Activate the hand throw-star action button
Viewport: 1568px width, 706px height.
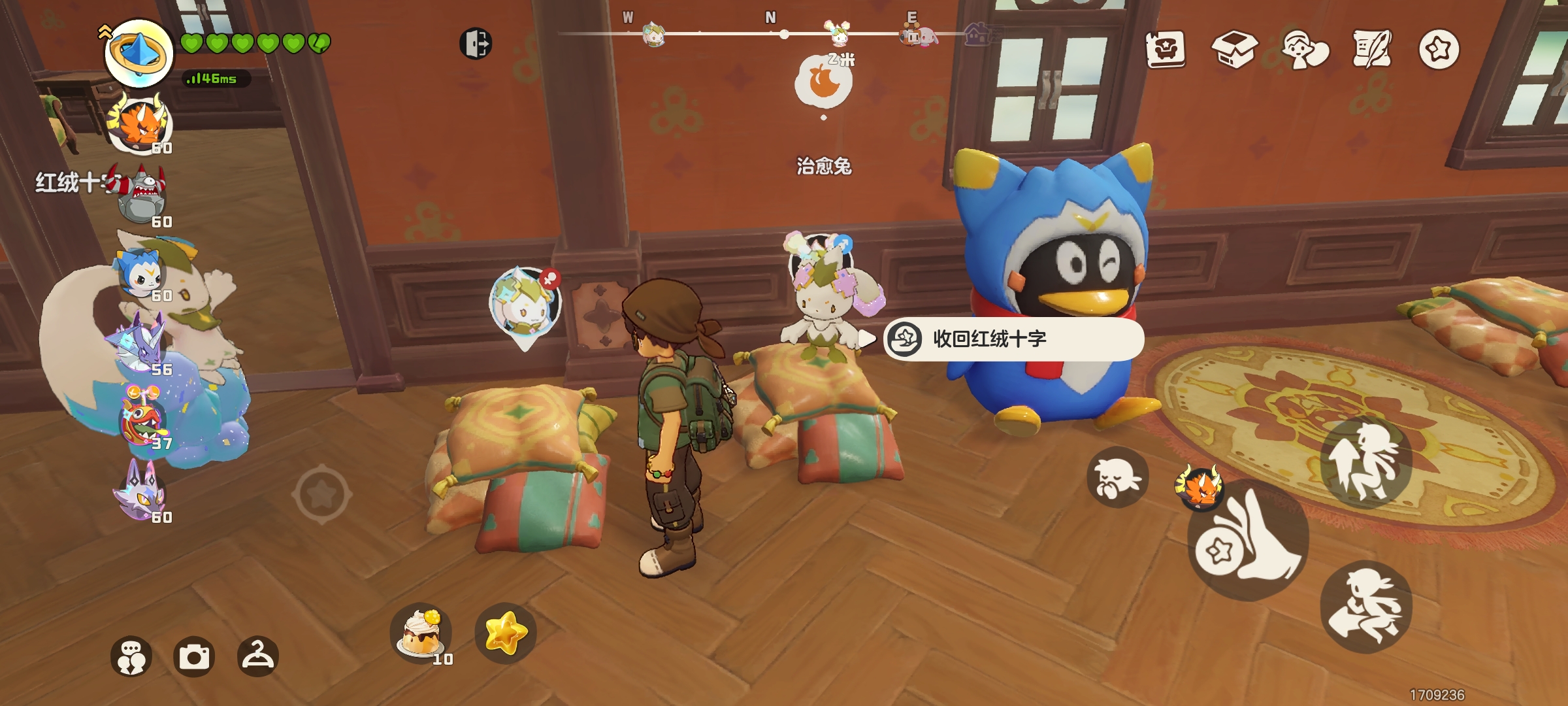[1248, 543]
